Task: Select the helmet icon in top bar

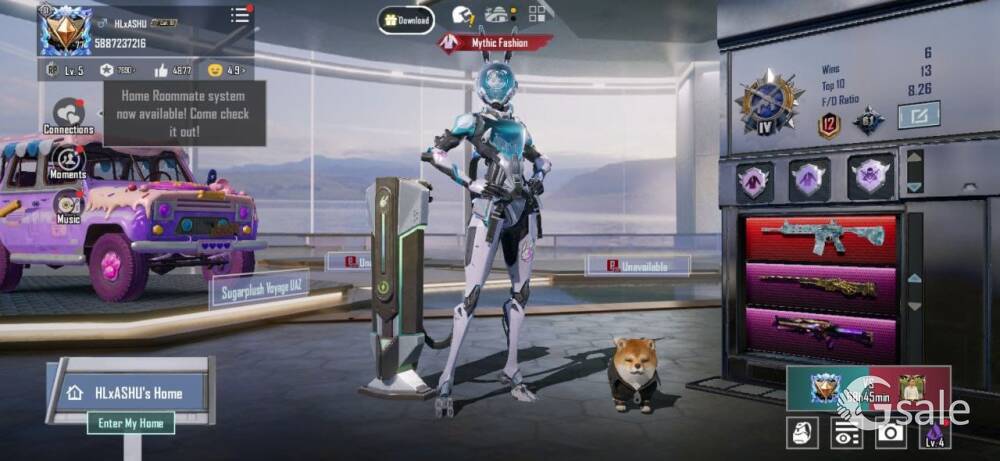Action: pyautogui.click(x=462, y=15)
